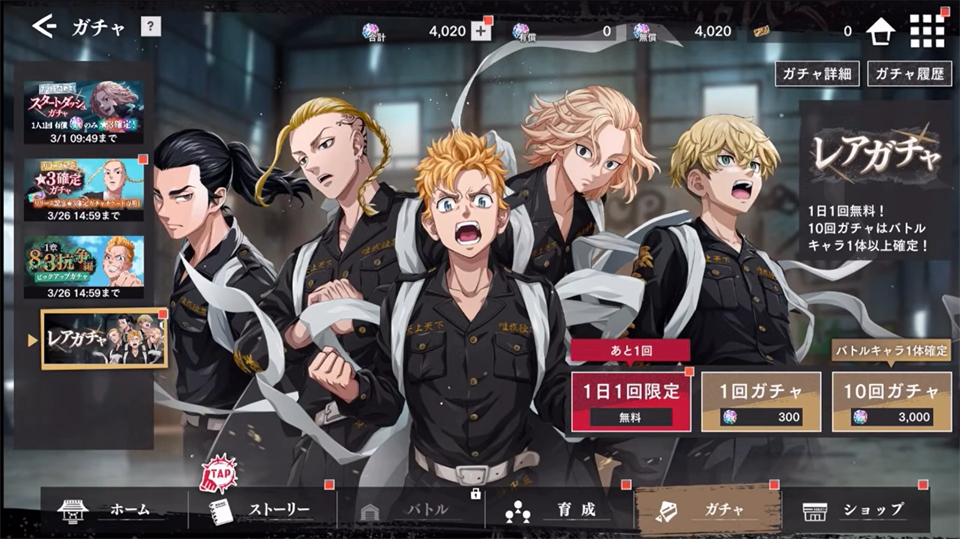
Task: Perform 1回ガチャ for 300 gems
Action: tap(761, 402)
